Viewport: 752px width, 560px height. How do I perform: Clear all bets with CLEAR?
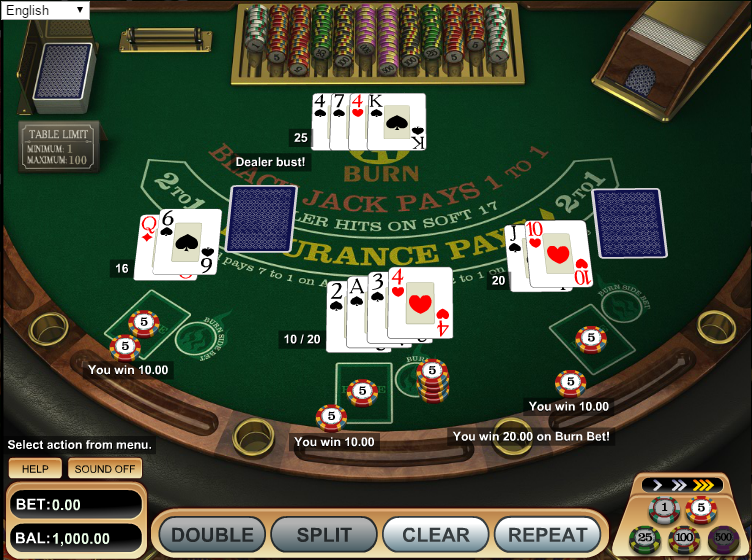[x=435, y=535]
